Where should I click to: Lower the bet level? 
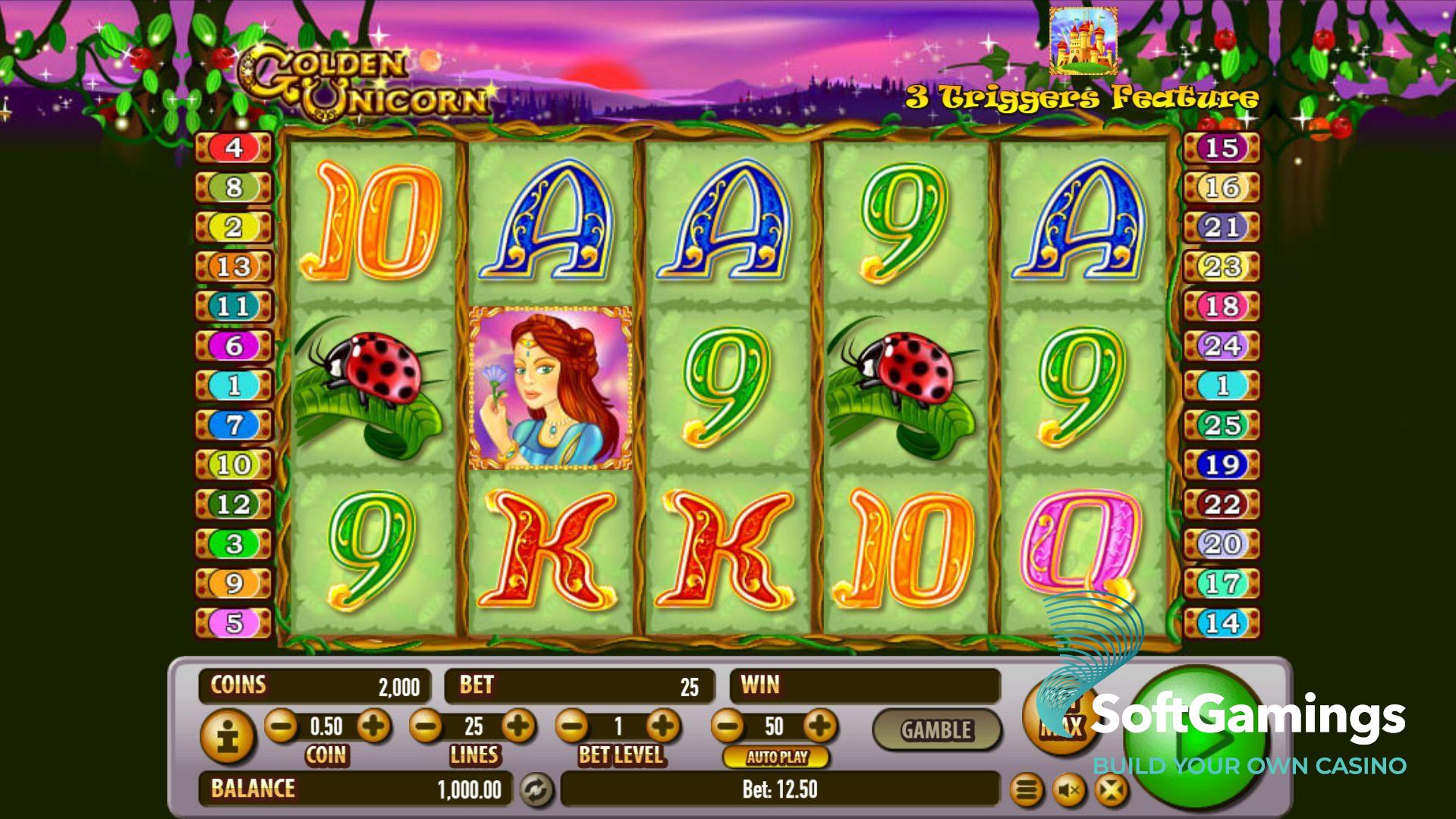pos(573,726)
